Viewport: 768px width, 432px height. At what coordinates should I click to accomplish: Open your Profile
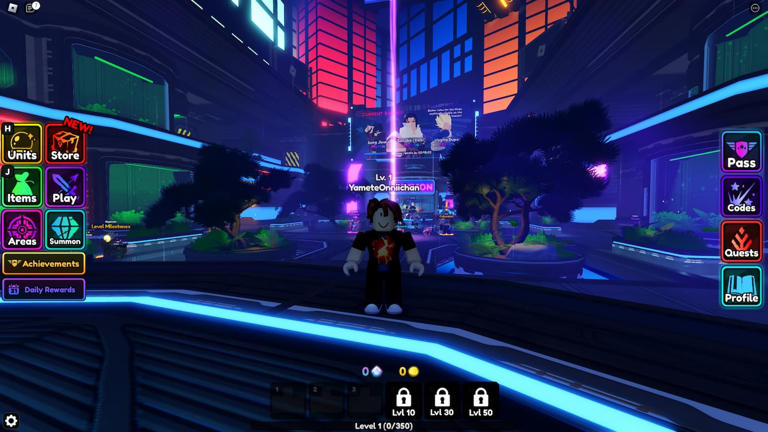point(741,287)
